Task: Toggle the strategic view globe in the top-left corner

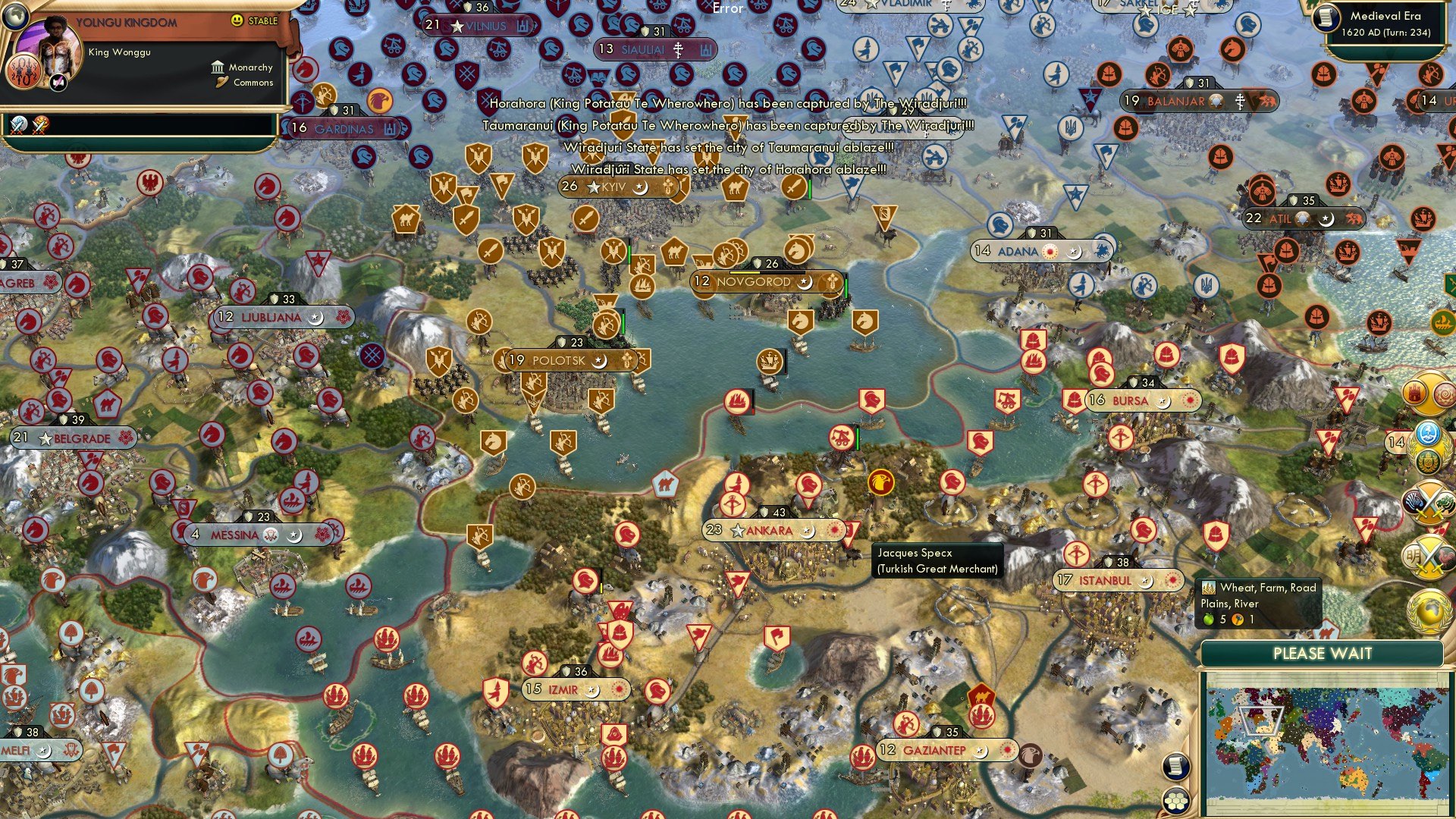Action: click(x=15, y=17)
